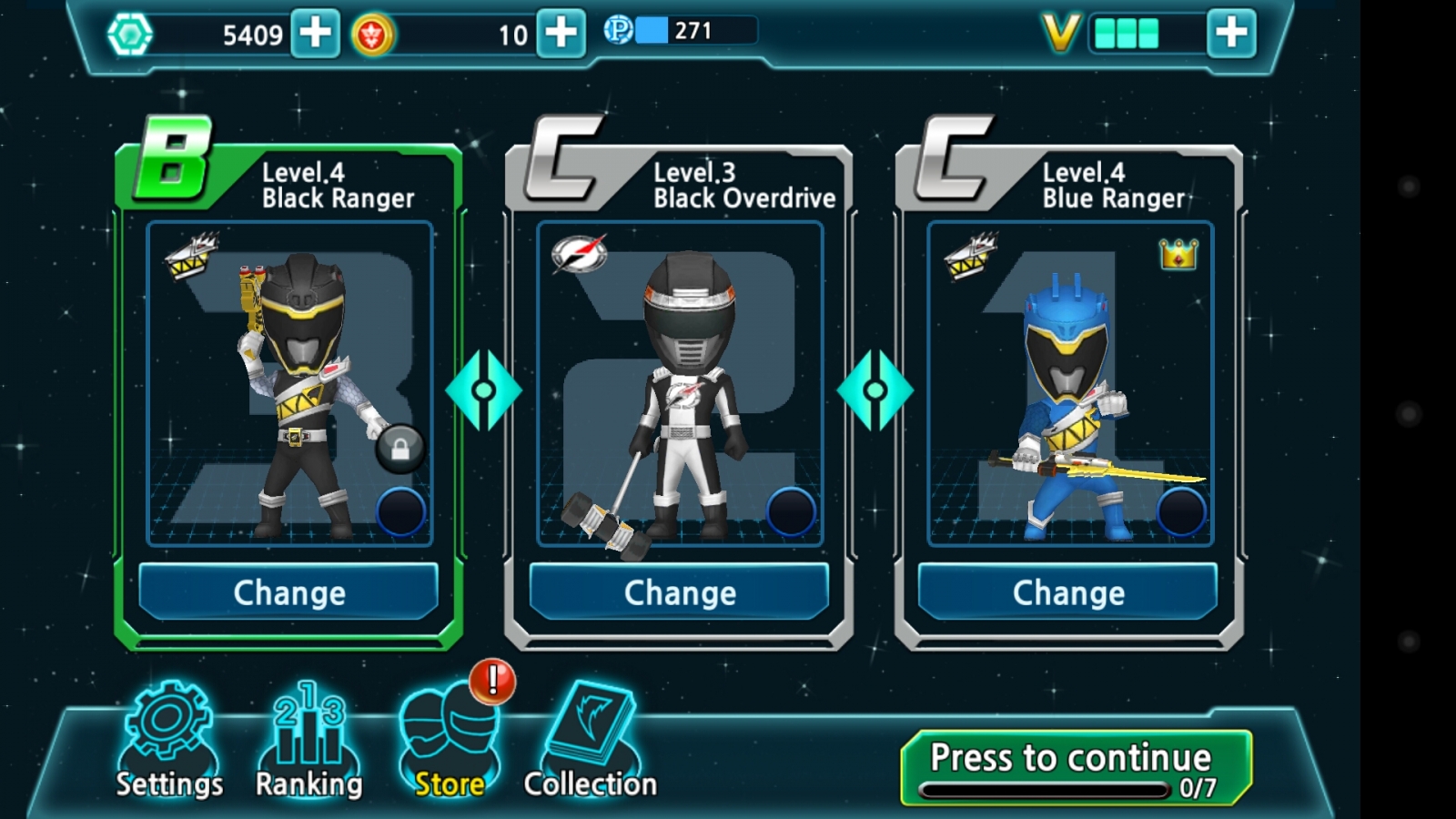1456x819 pixels.
Task: Open the Ranking leaderboard
Action: 308,742
